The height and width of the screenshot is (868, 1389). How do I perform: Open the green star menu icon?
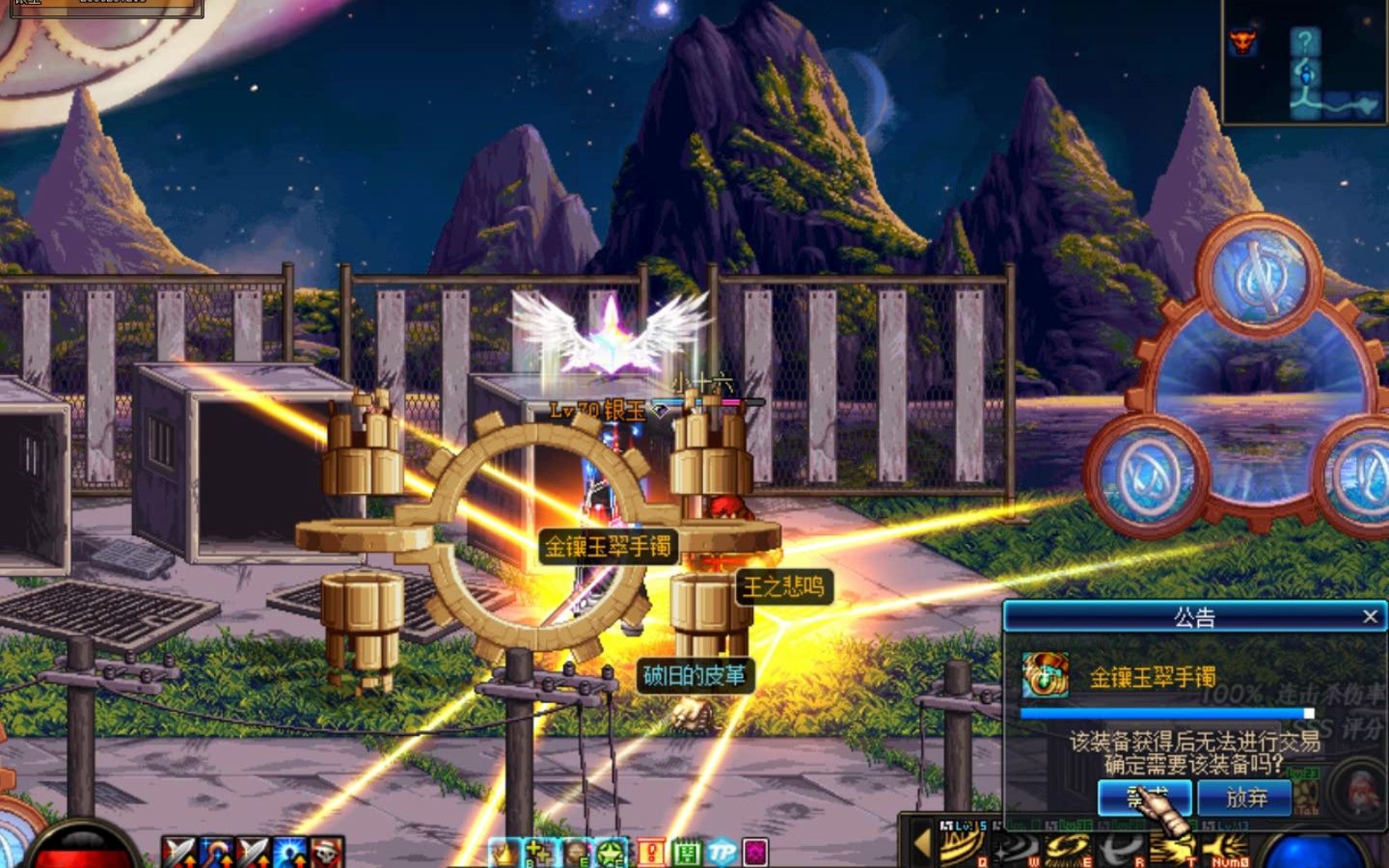(x=612, y=853)
